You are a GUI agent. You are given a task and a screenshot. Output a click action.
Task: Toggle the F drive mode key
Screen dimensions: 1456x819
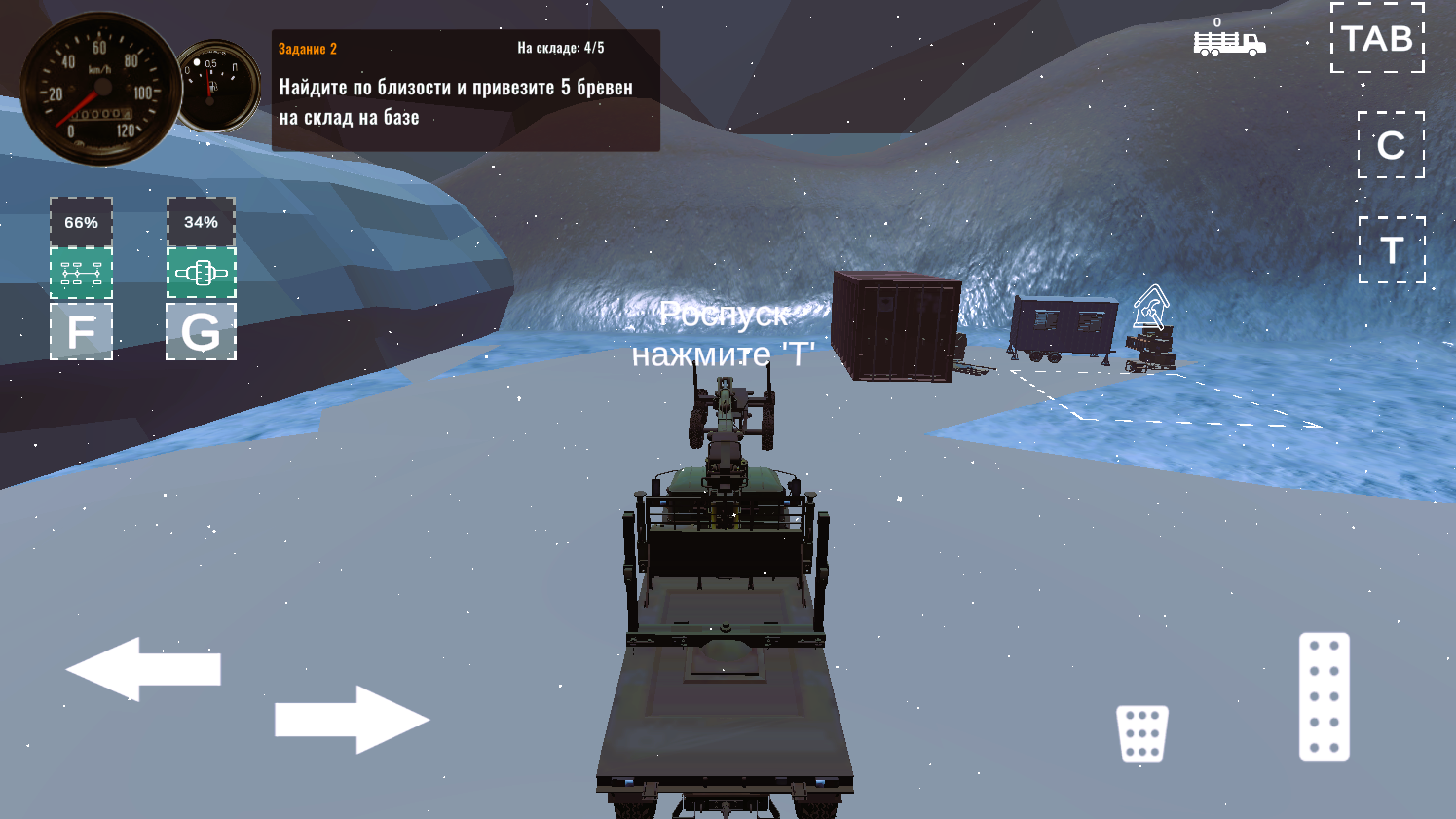[x=82, y=331]
